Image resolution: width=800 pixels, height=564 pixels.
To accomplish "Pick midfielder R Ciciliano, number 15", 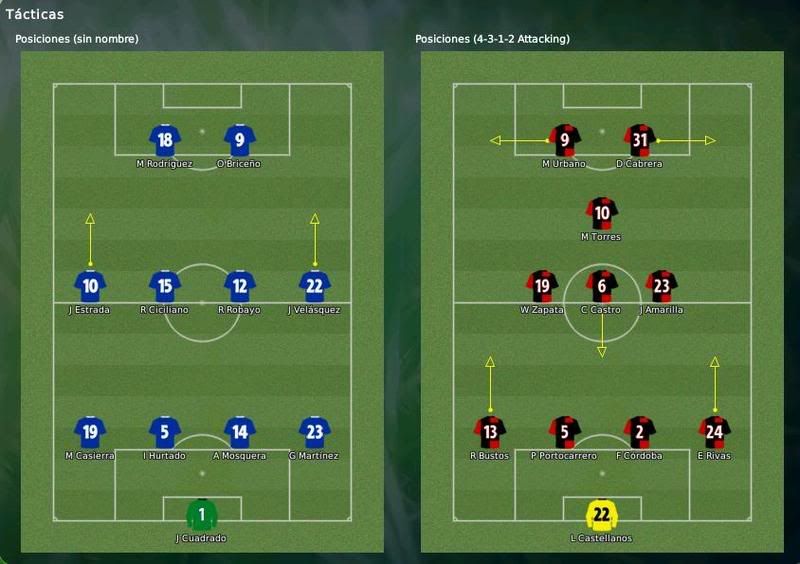I will click(165, 286).
